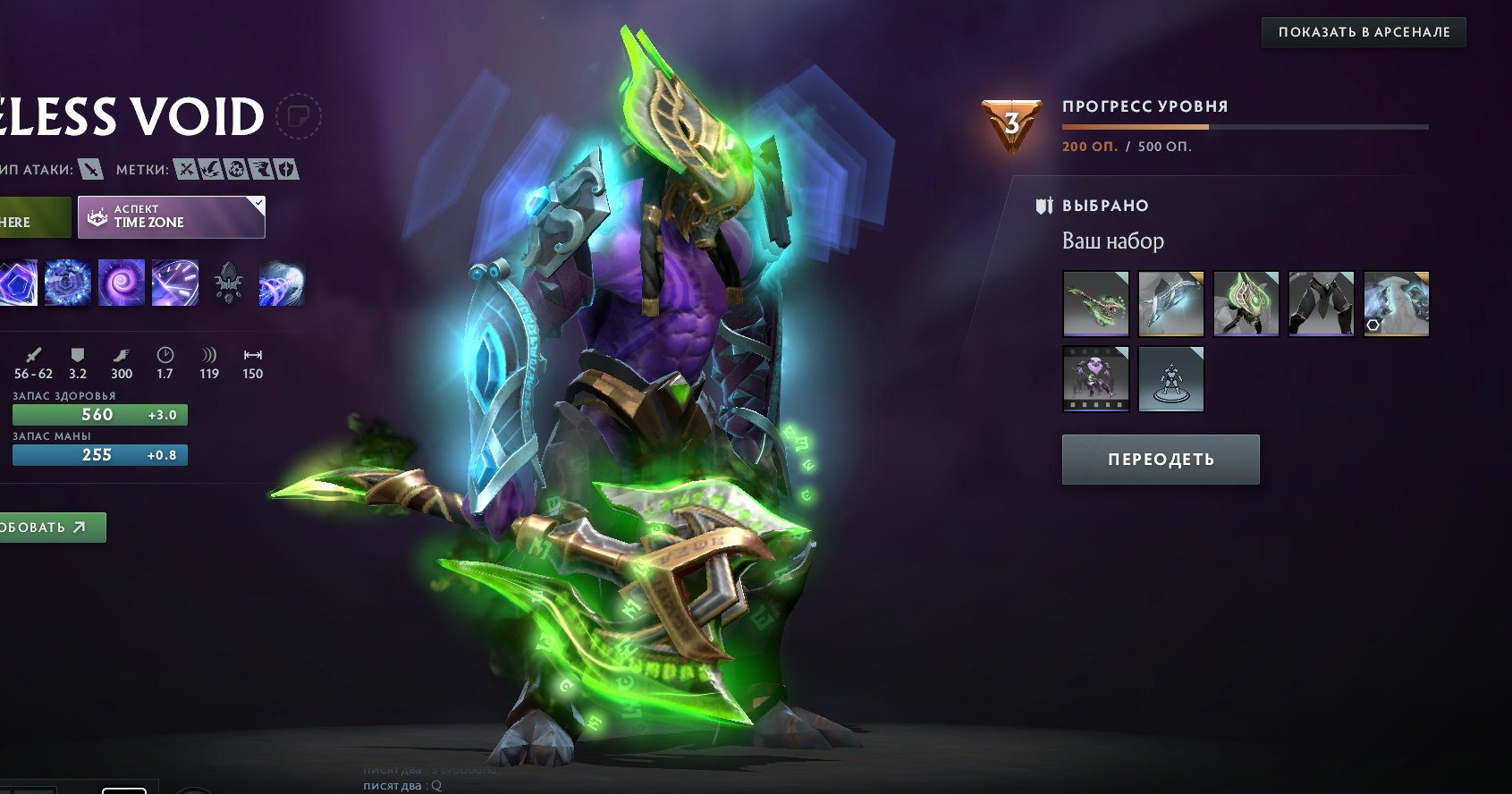Screen dimensions: 1512x794
Task: Open the grey innate ability emblem
Action: click(229, 283)
